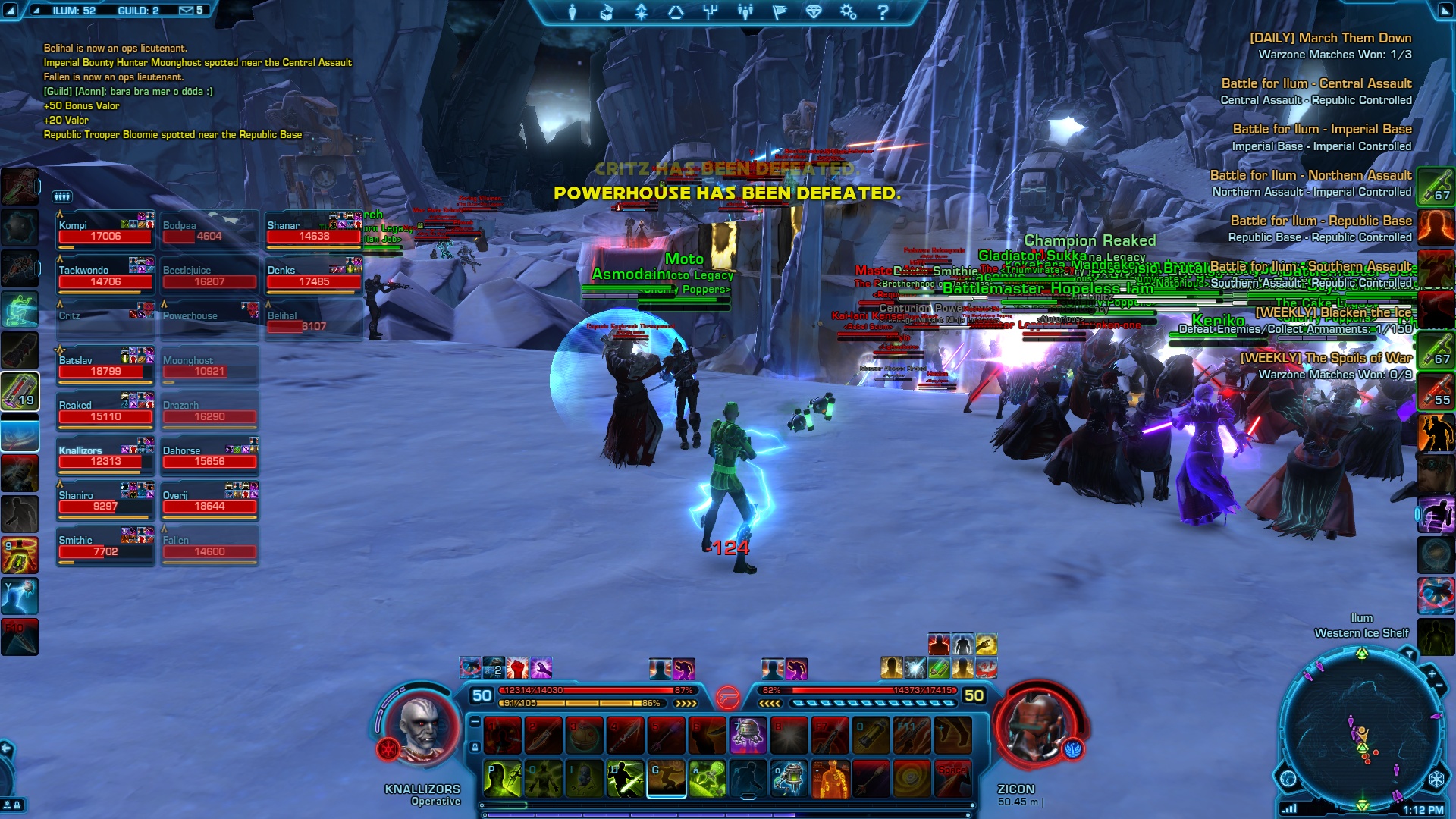Target Batslav in the operations frame
This screenshot has height=819, width=1456.
click(x=105, y=366)
